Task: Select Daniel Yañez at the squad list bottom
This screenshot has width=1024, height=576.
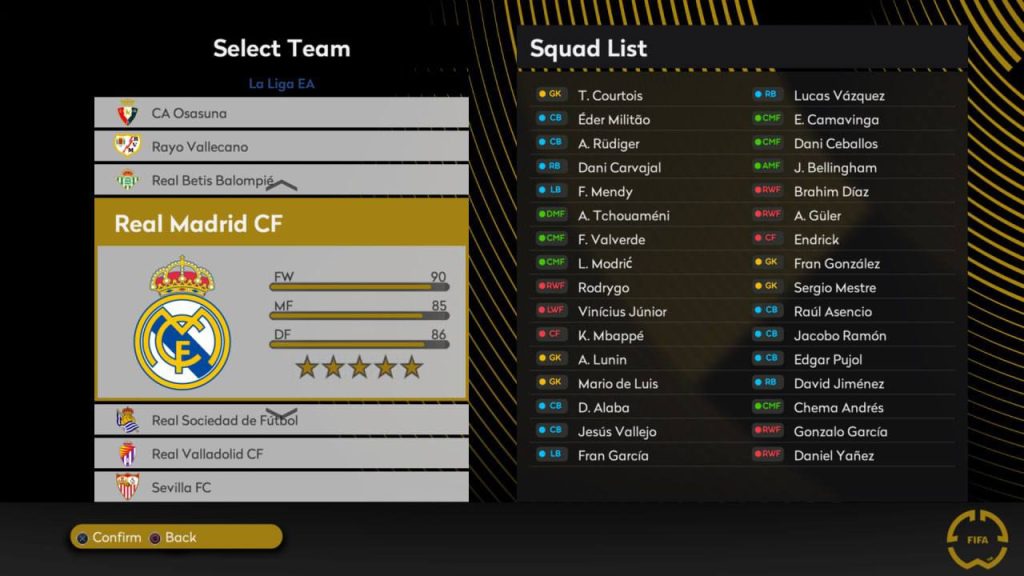Action: click(833, 456)
